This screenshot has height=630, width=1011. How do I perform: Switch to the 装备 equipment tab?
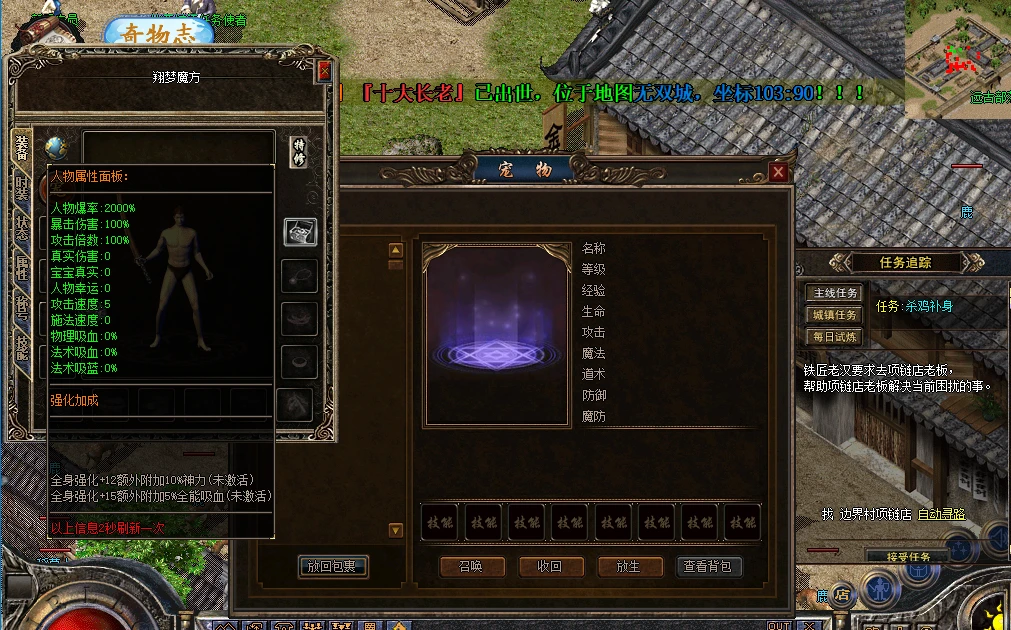[x=21, y=148]
